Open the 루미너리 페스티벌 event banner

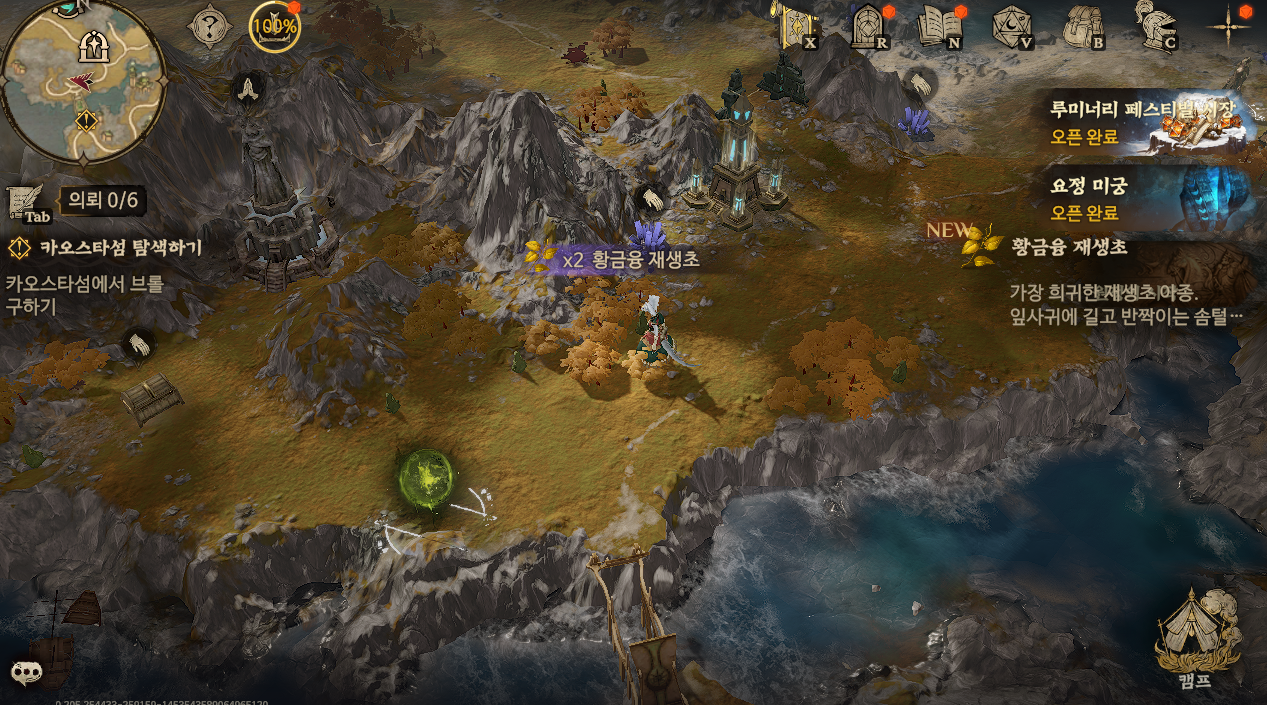point(1150,121)
